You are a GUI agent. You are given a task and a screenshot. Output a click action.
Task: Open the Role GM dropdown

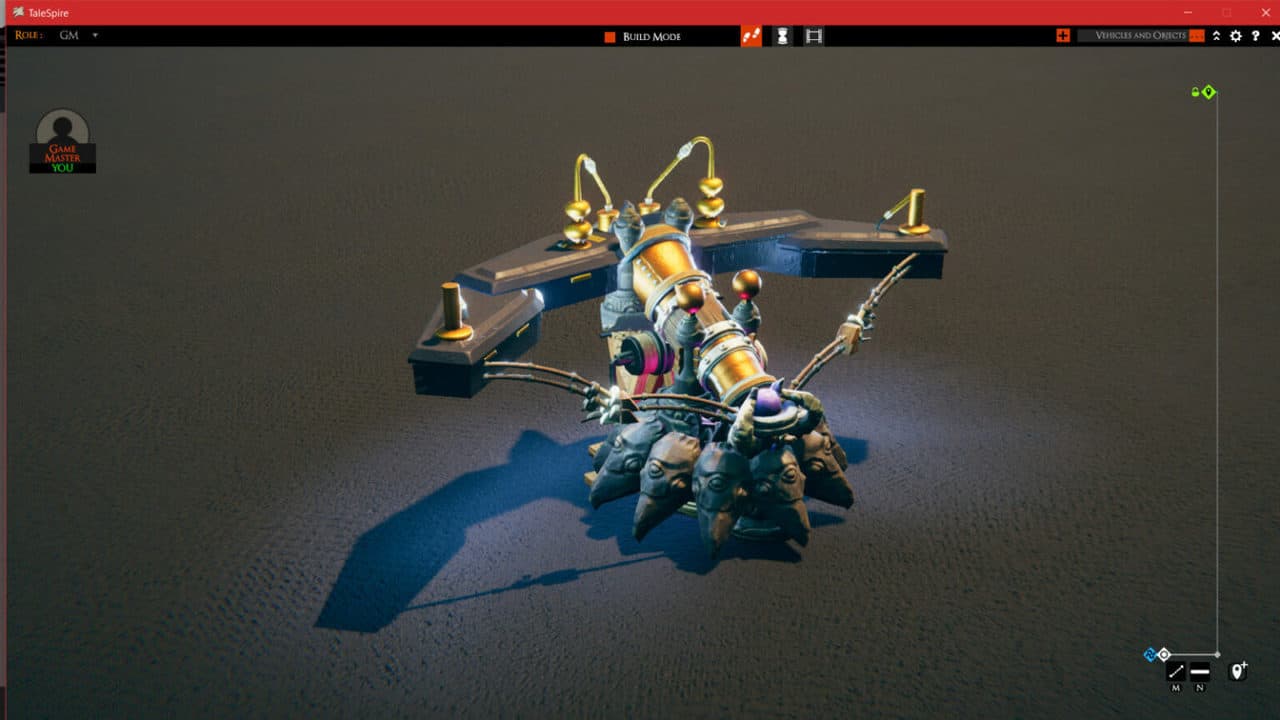[95, 35]
